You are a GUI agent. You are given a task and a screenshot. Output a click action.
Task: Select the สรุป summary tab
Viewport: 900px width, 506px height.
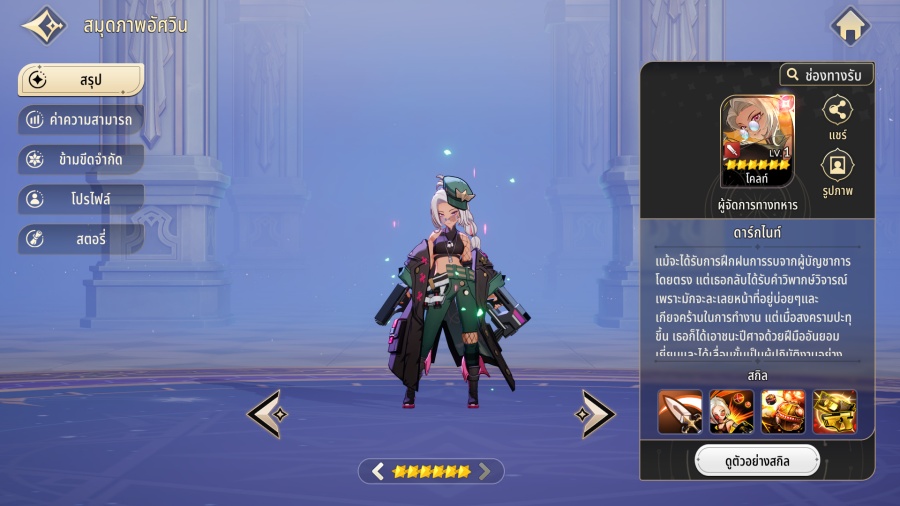point(81,80)
